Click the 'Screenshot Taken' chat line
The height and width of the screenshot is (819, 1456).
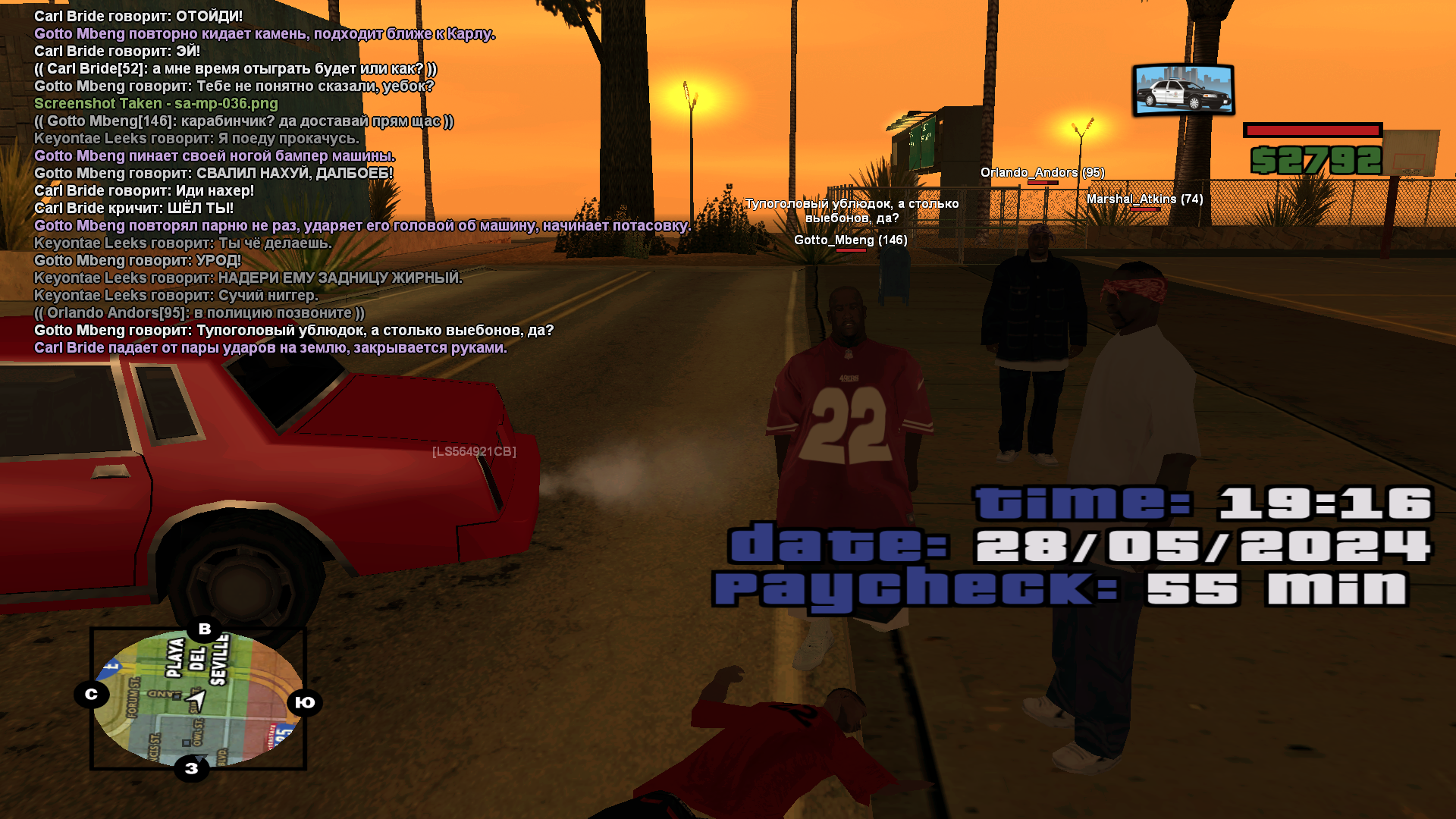click(x=156, y=104)
